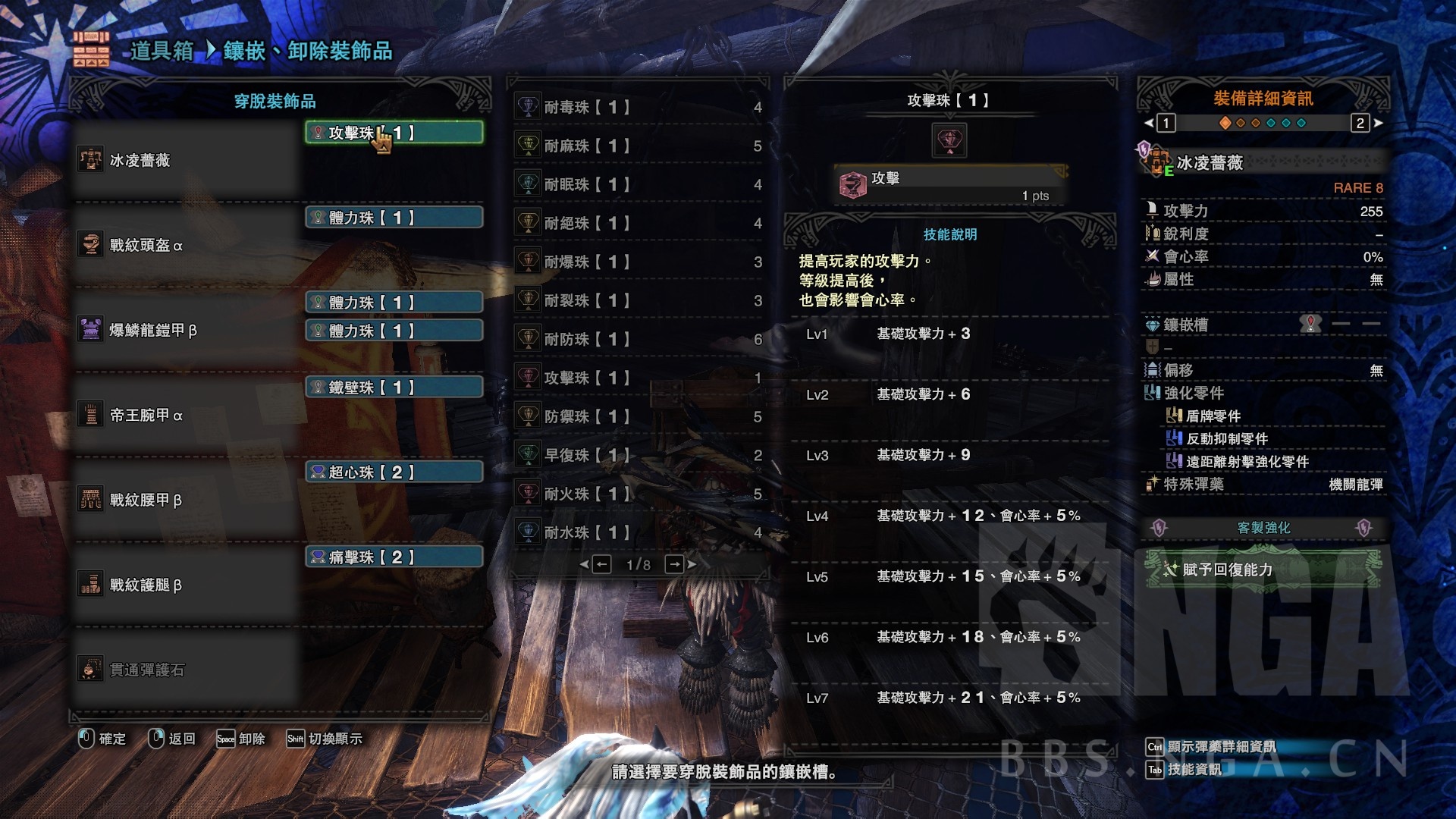Screen dimensions: 1456x819
Task: Select the 痛擊珠【2】 decoration slot
Action: coord(394,557)
